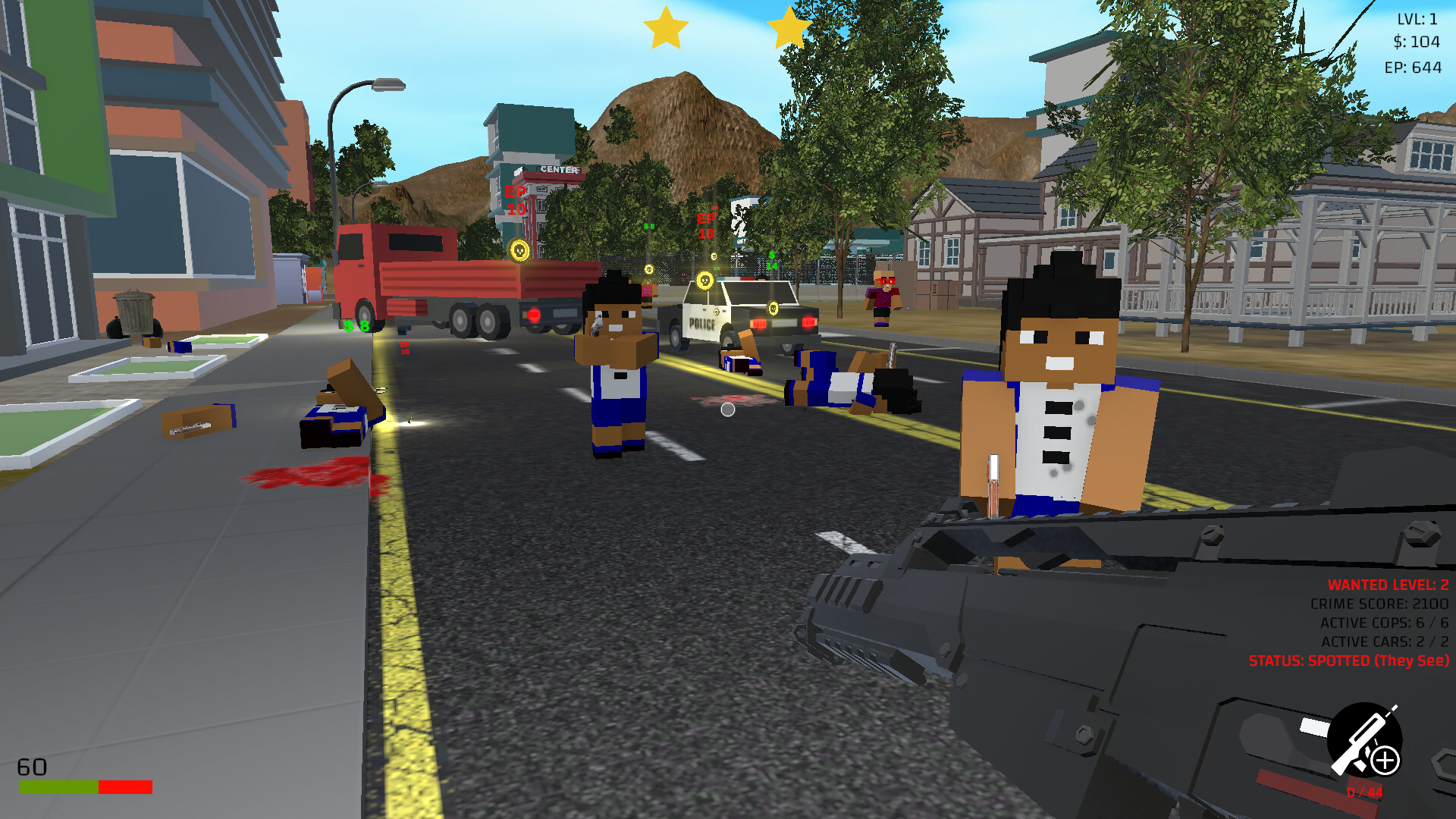The width and height of the screenshot is (1456, 819).
Task: Click the center aiming crosshair
Action: click(726, 409)
